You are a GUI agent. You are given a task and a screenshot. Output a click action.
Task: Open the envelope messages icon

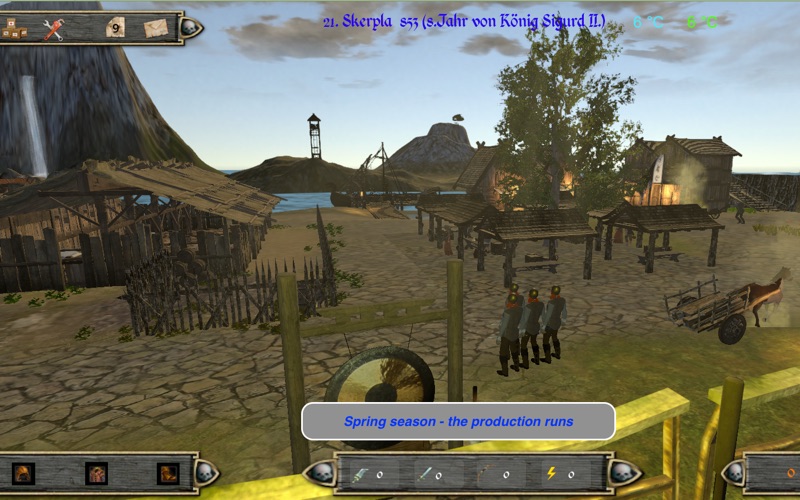(155, 29)
